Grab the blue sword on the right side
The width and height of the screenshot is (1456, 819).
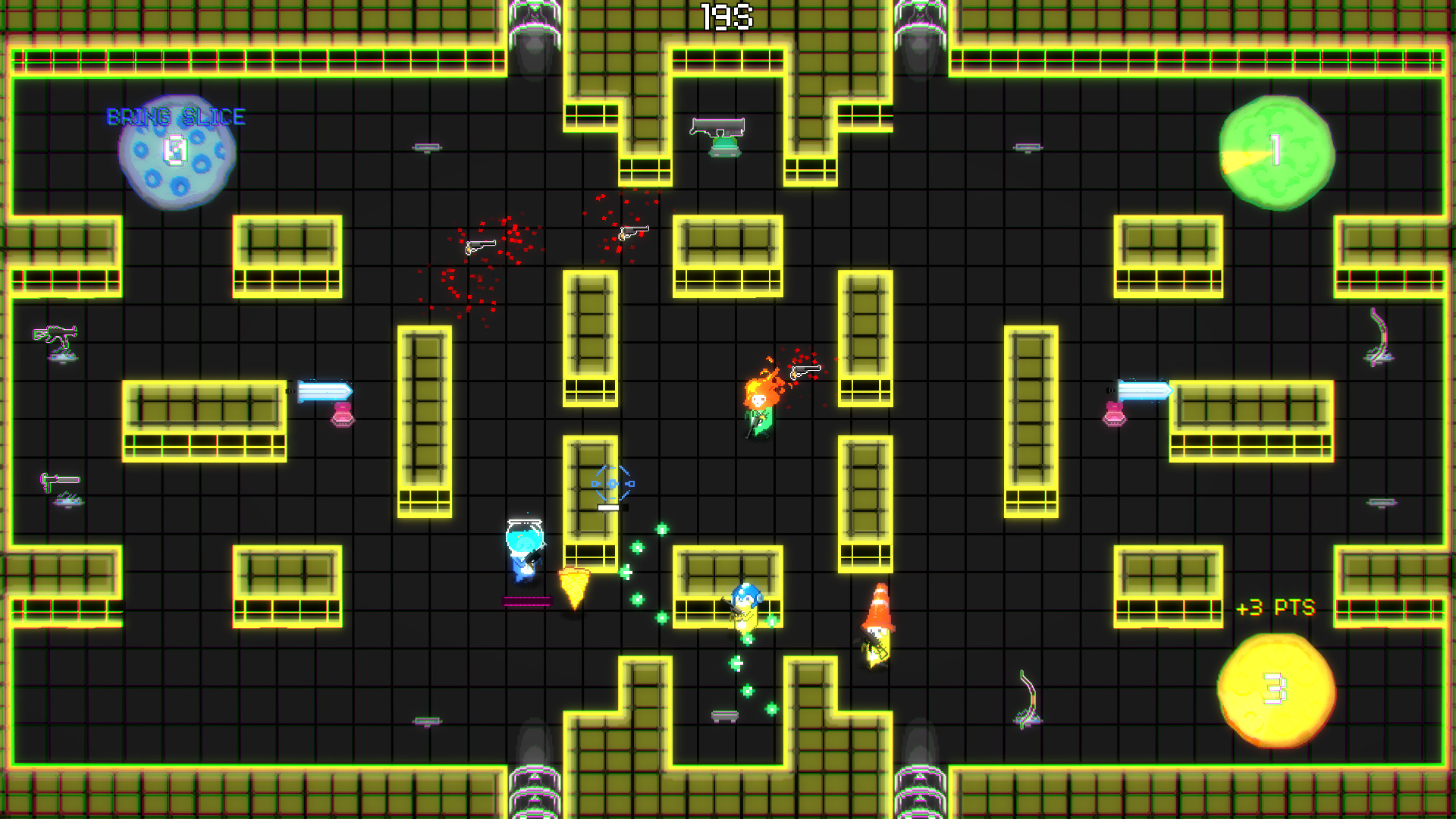click(x=1144, y=389)
